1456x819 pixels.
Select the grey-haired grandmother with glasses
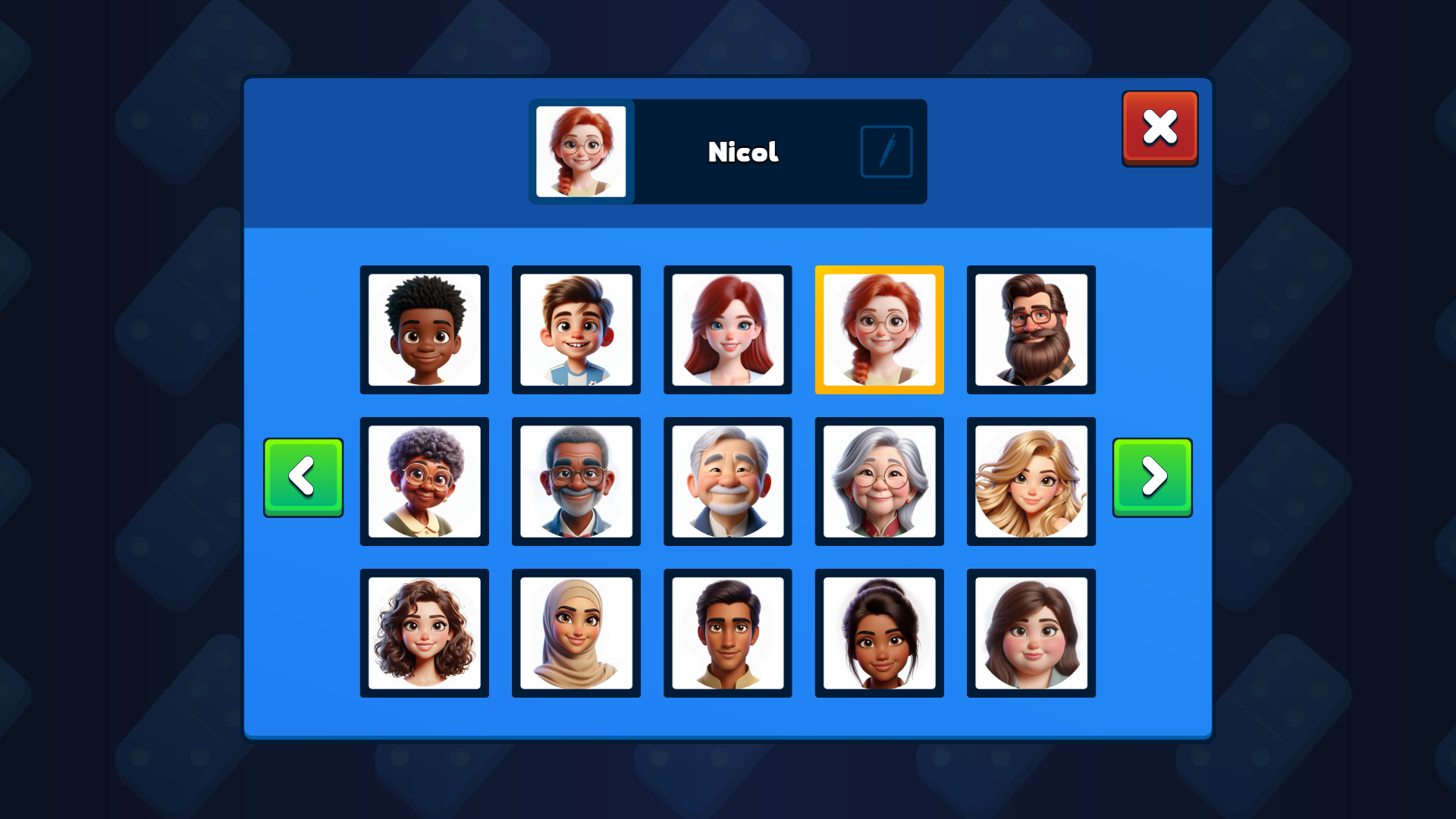coord(880,482)
